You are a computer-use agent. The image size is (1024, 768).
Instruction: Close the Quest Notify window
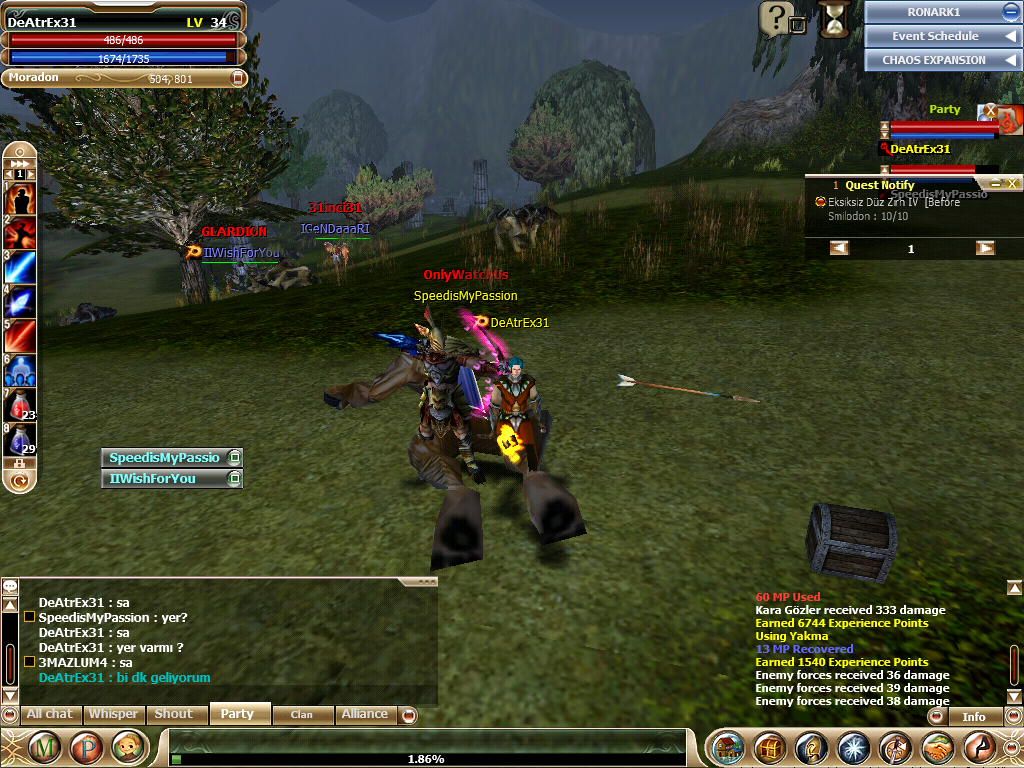point(1013,184)
